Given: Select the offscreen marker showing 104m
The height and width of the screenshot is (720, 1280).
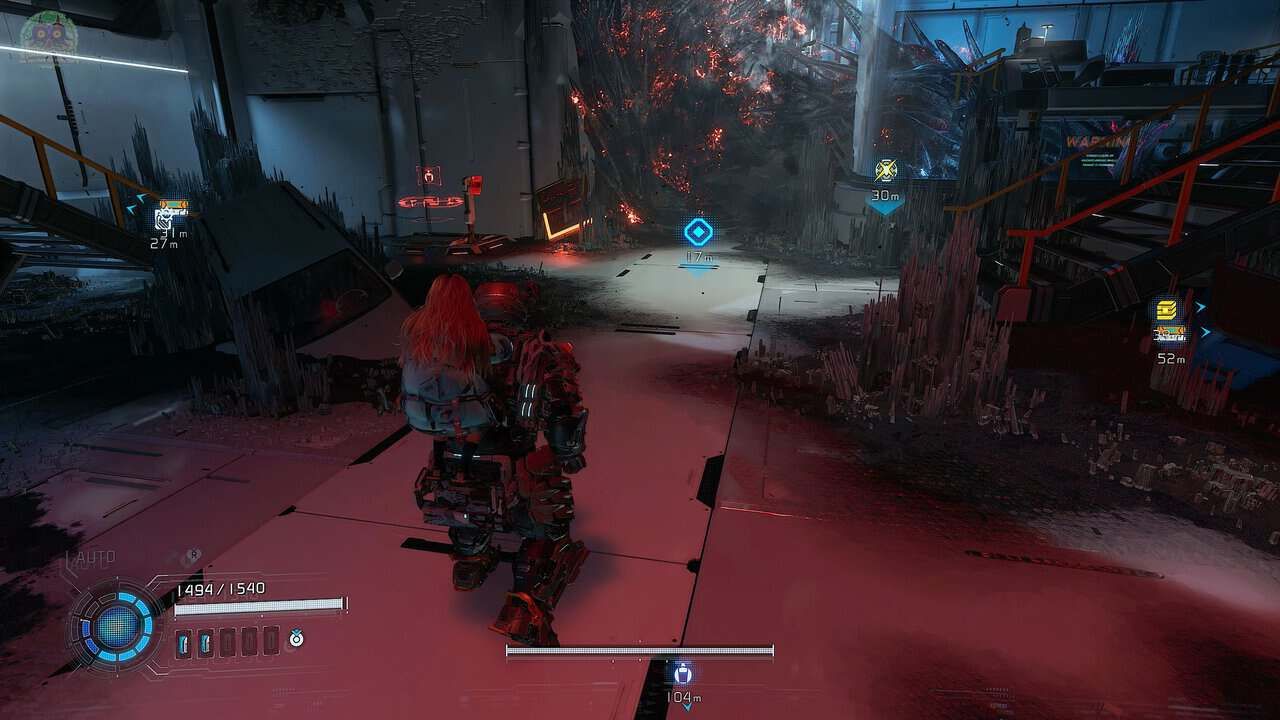Looking at the screenshot, I should click(683, 673).
